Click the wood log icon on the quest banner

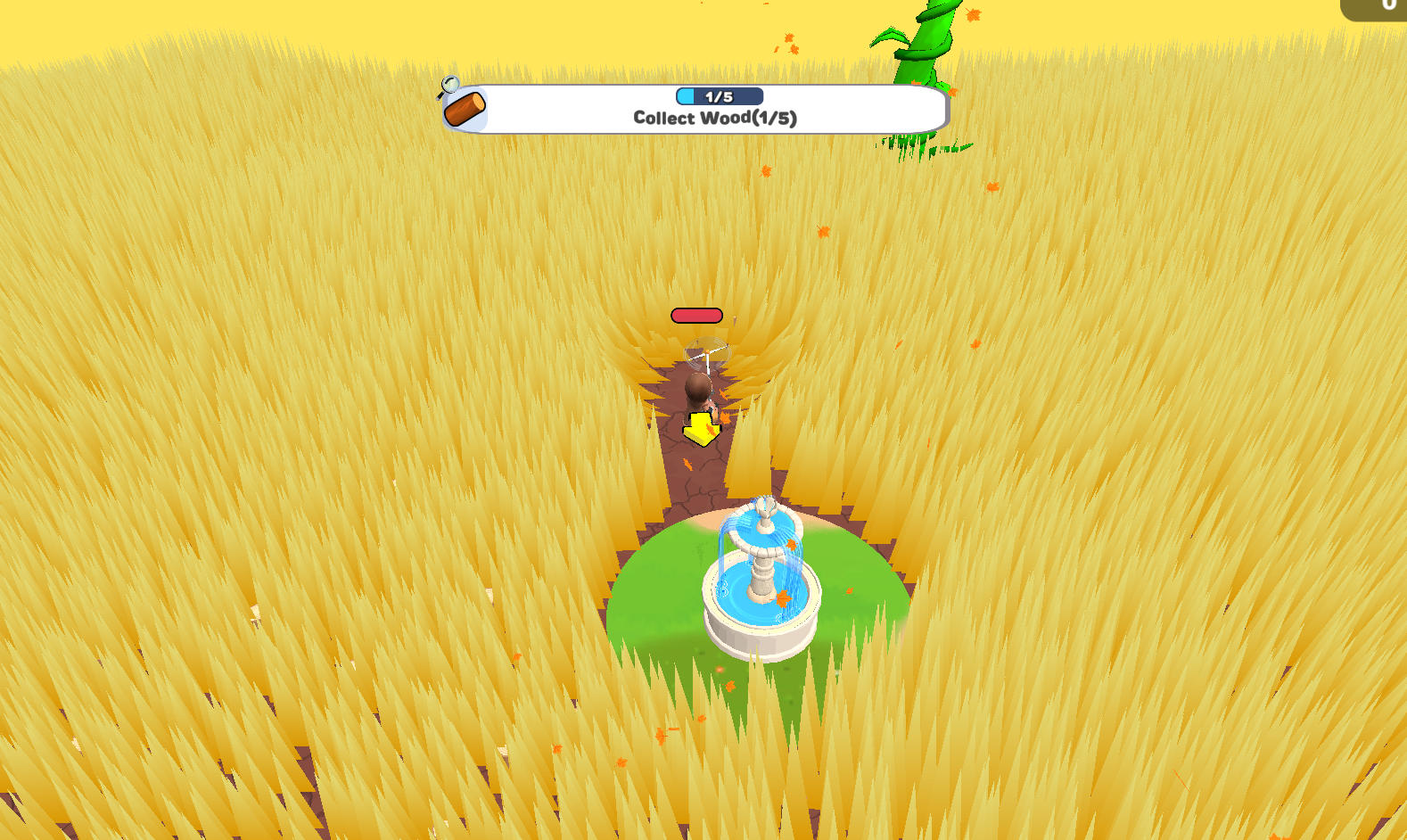465,107
